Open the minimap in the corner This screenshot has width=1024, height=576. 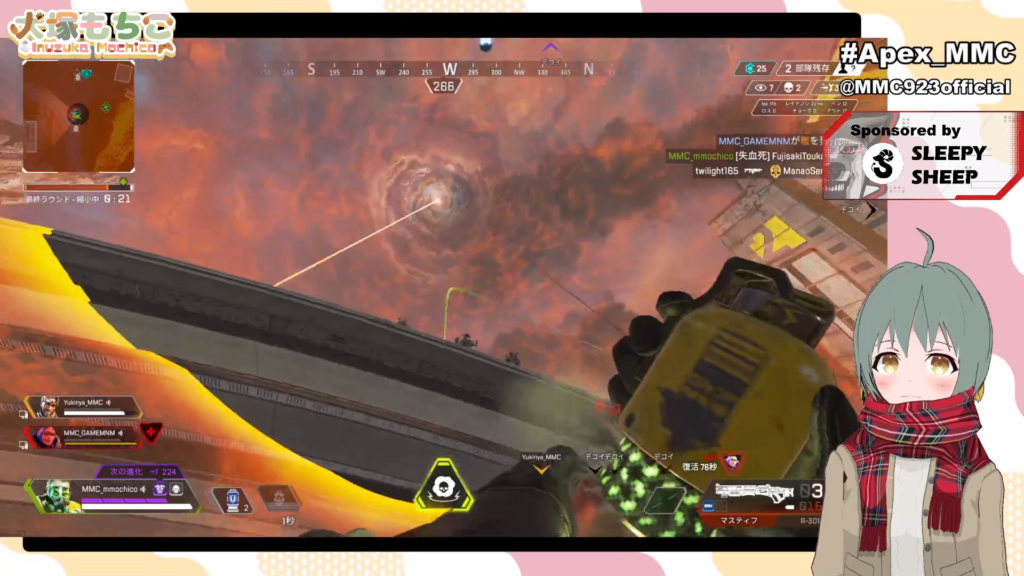(78, 116)
